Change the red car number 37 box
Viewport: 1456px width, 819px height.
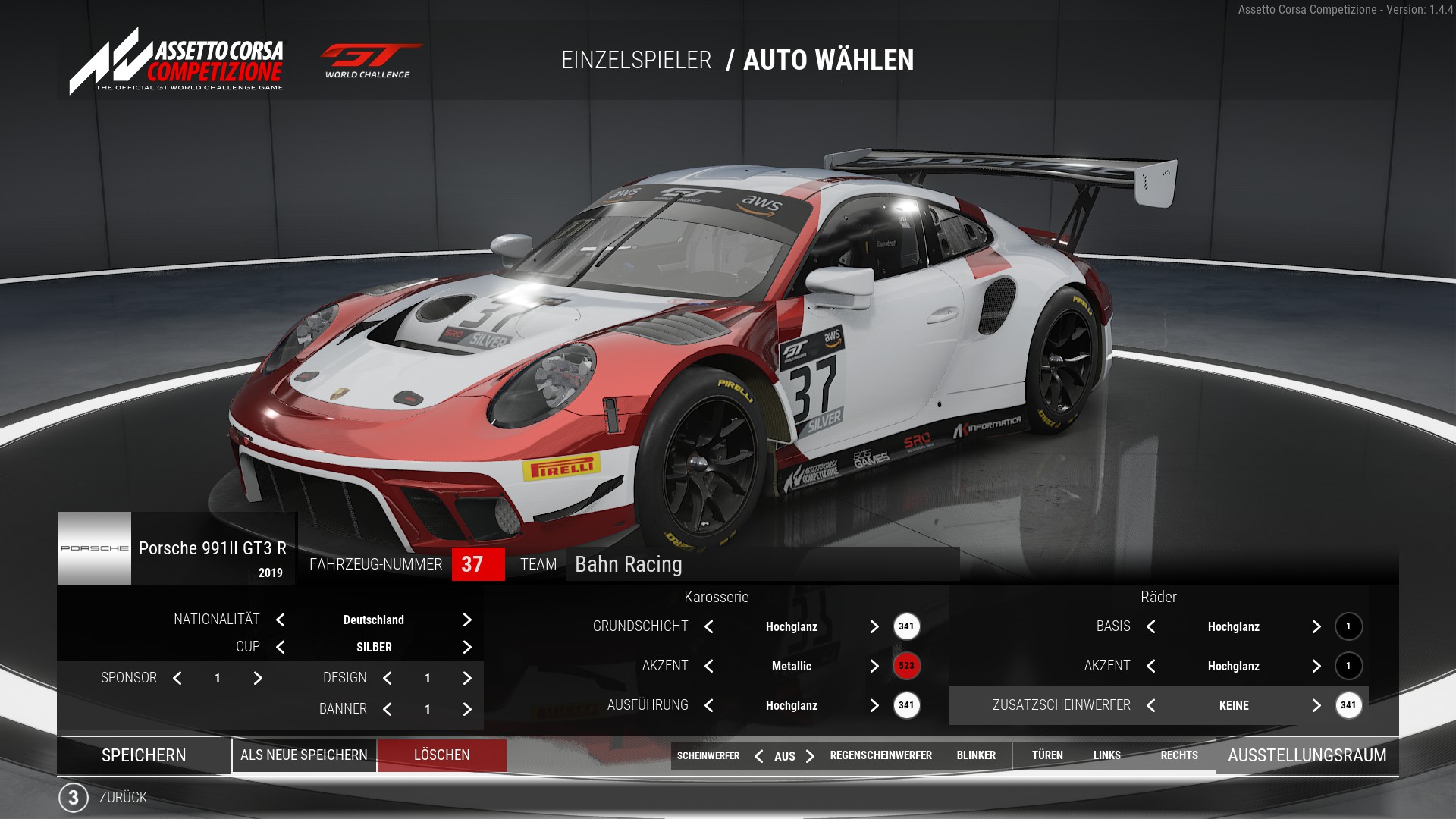pyautogui.click(x=478, y=564)
